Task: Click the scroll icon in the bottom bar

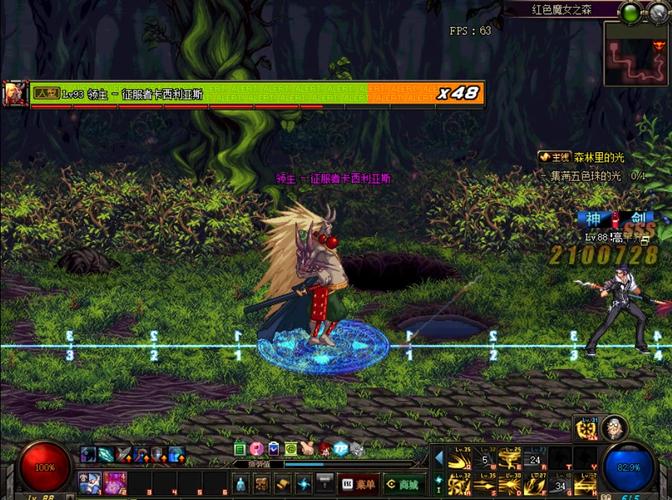Action: pyautogui.click(x=281, y=483)
